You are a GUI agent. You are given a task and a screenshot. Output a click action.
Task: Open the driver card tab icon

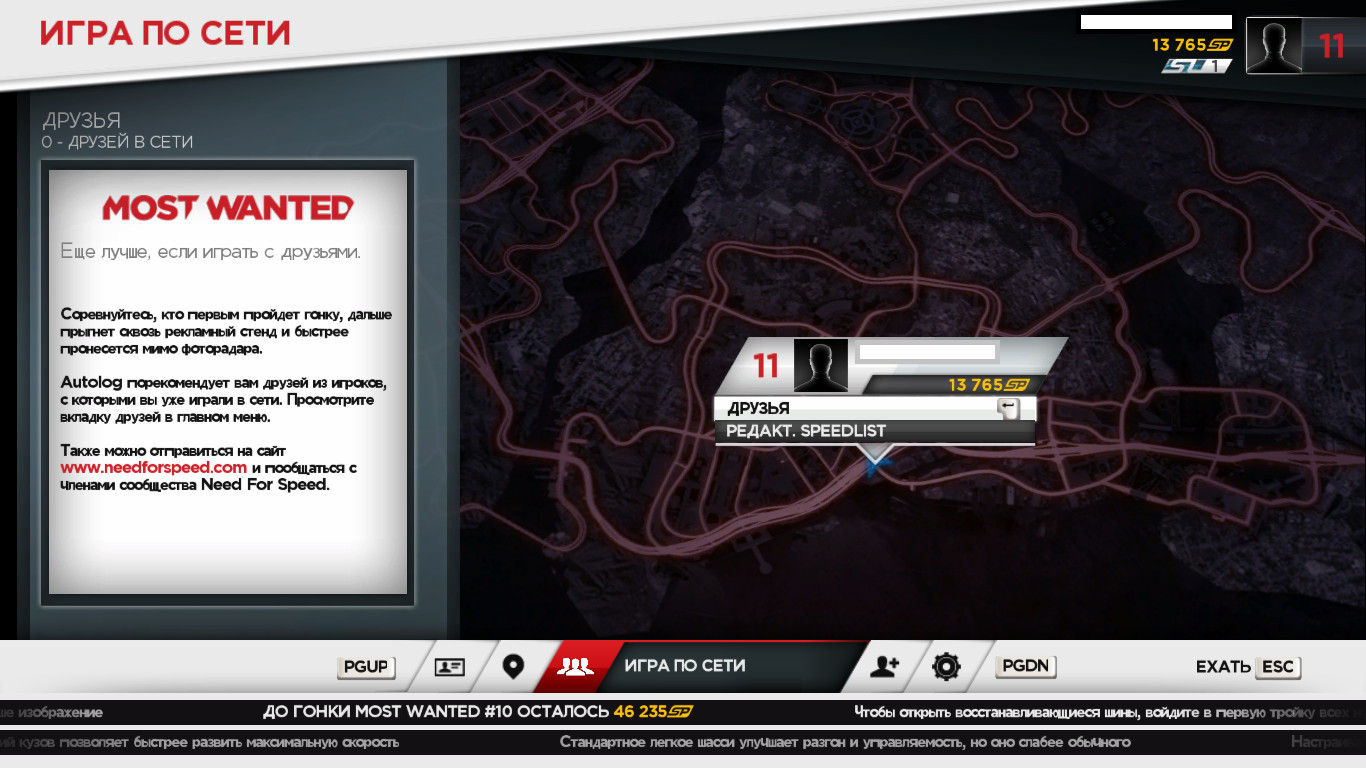(x=450, y=667)
